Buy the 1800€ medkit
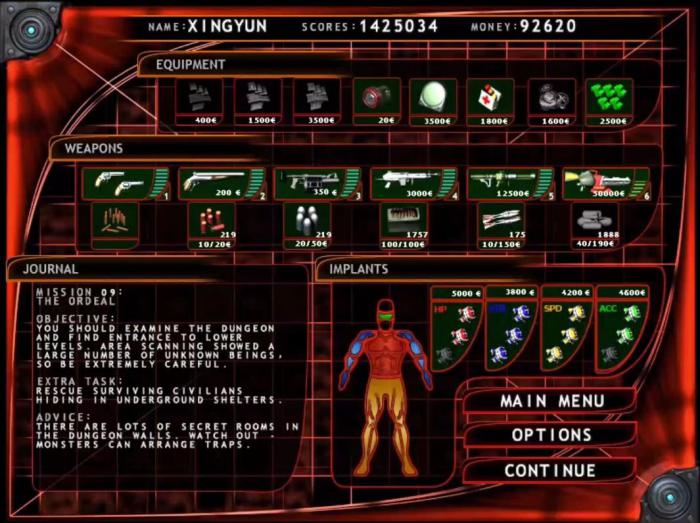 coord(490,101)
